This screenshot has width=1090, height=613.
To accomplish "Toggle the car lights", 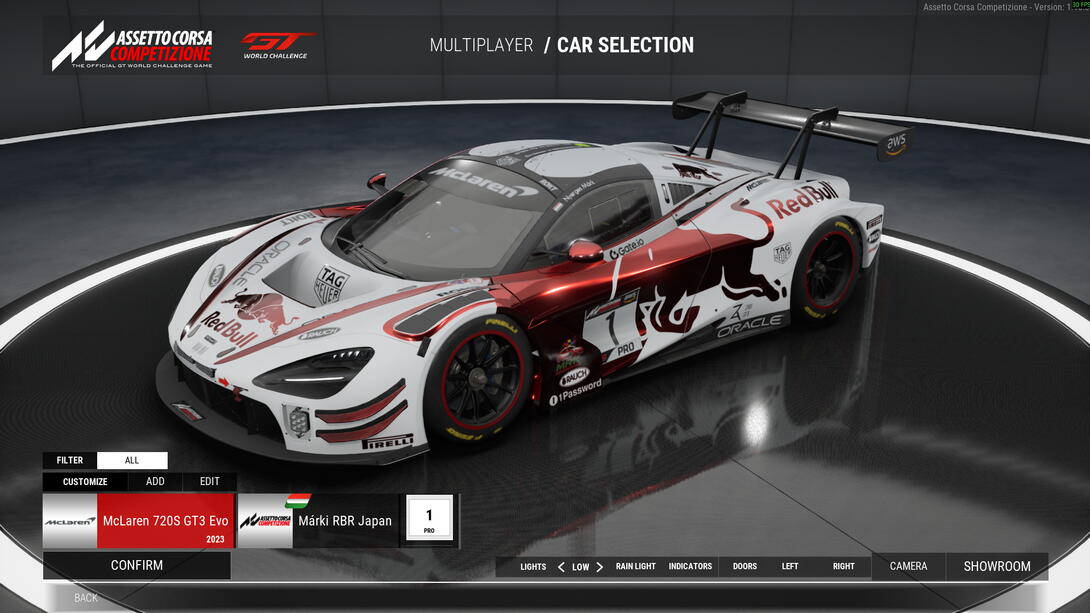I will pyautogui.click(x=533, y=566).
